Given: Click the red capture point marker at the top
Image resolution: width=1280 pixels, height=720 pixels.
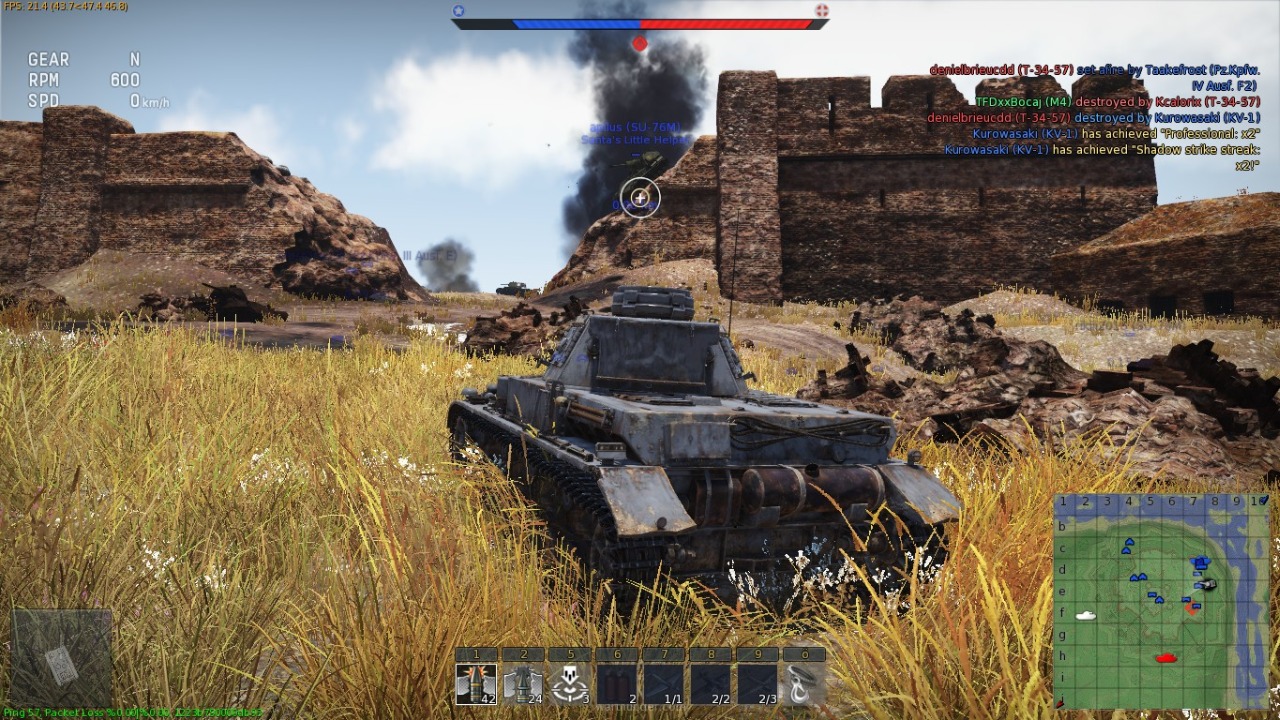Looking at the screenshot, I should 640,44.
